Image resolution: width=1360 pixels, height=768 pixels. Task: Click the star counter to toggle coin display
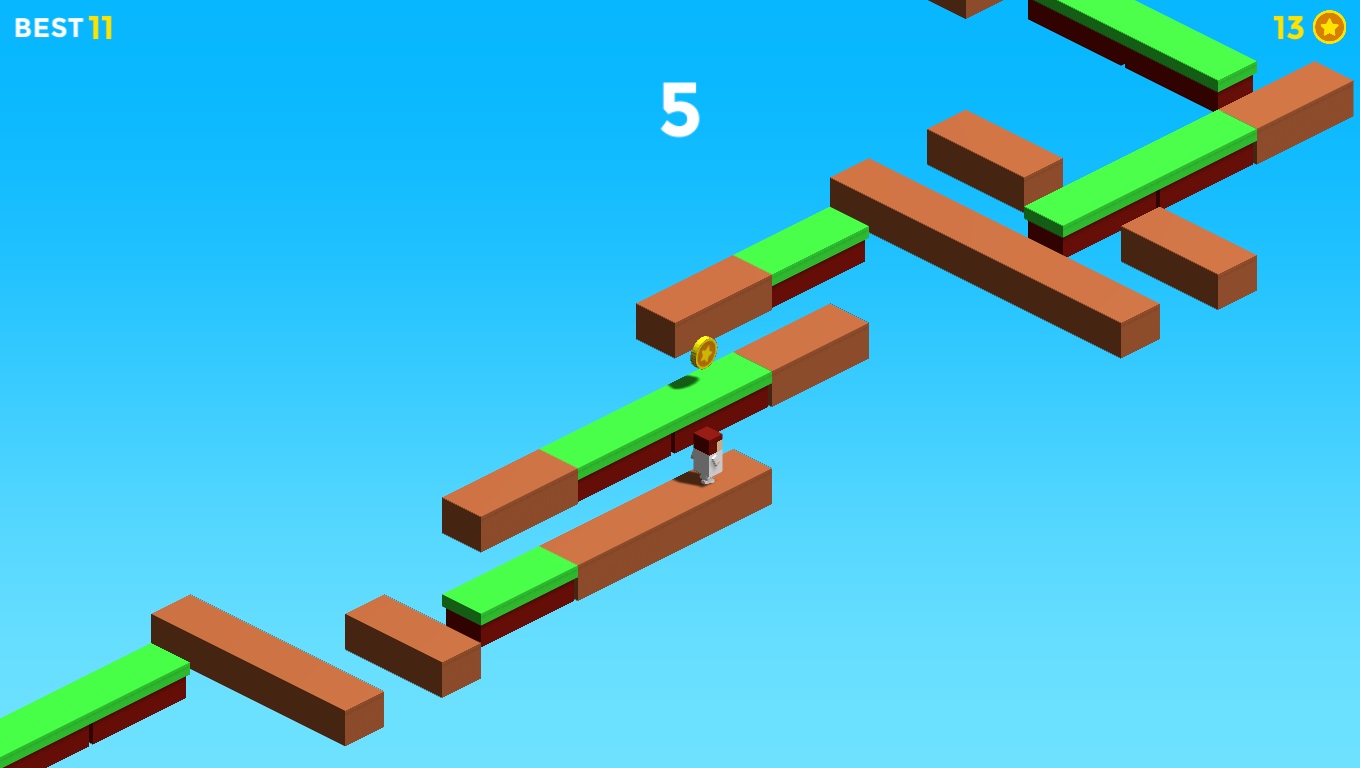click(1329, 28)
